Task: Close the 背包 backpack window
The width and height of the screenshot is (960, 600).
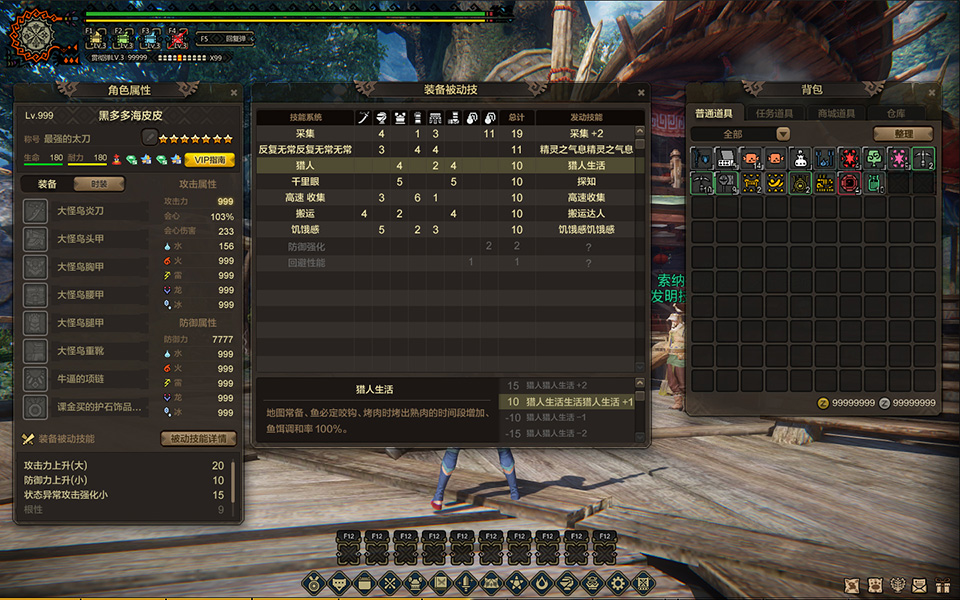Action: [x=934, y=91]
